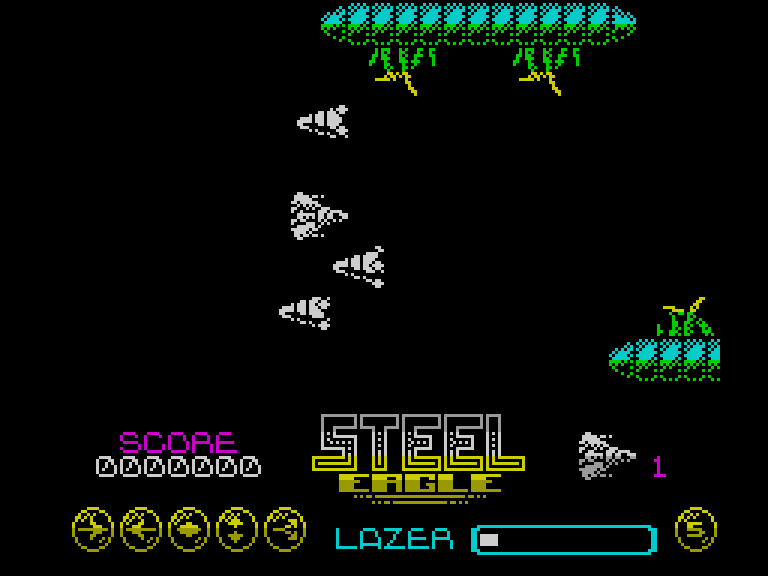Screen dimensions: 768x576
Task: Click the yellow S orb icon
Action: click(x=696, y=529)
